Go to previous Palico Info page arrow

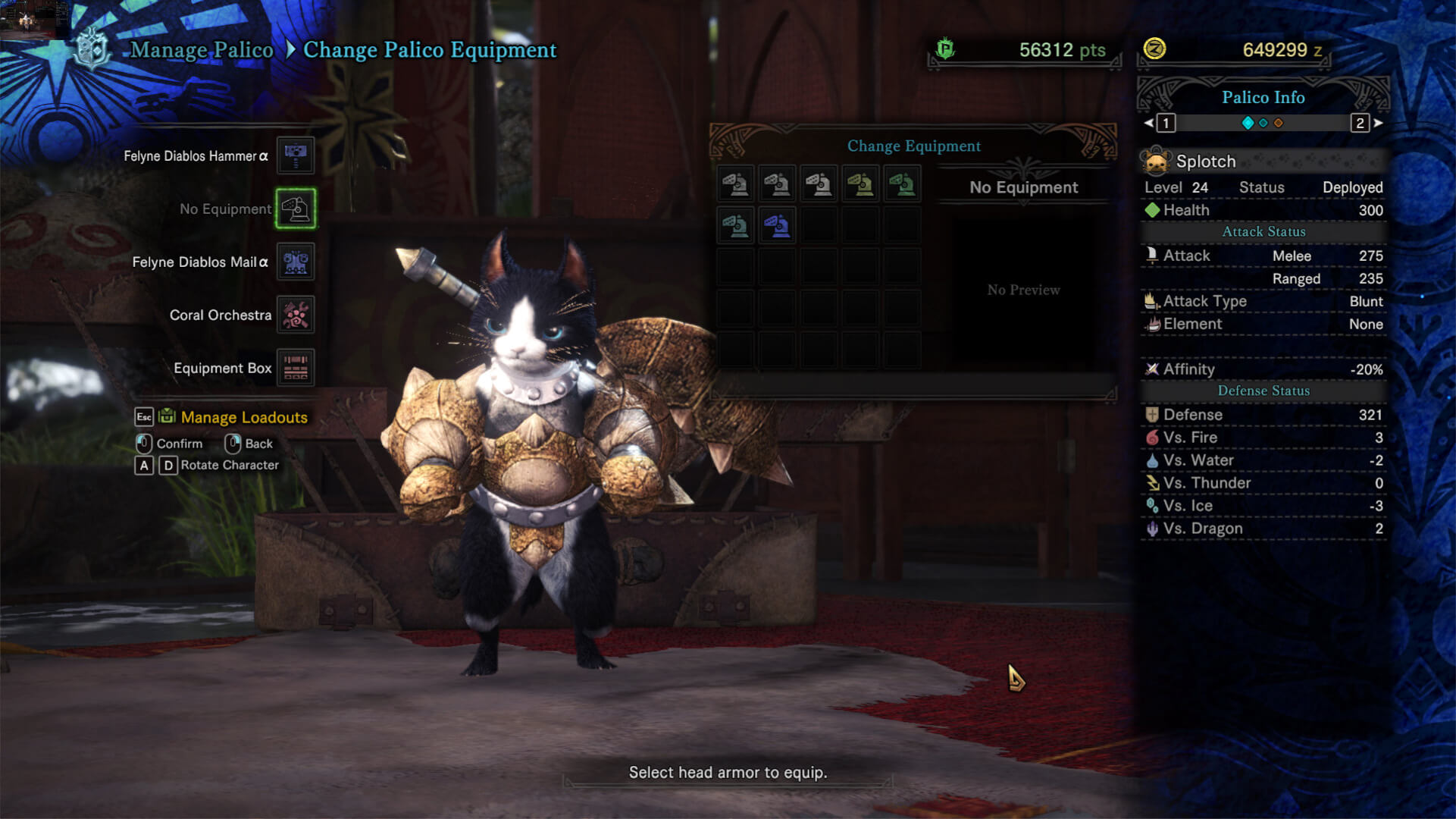1149,123
